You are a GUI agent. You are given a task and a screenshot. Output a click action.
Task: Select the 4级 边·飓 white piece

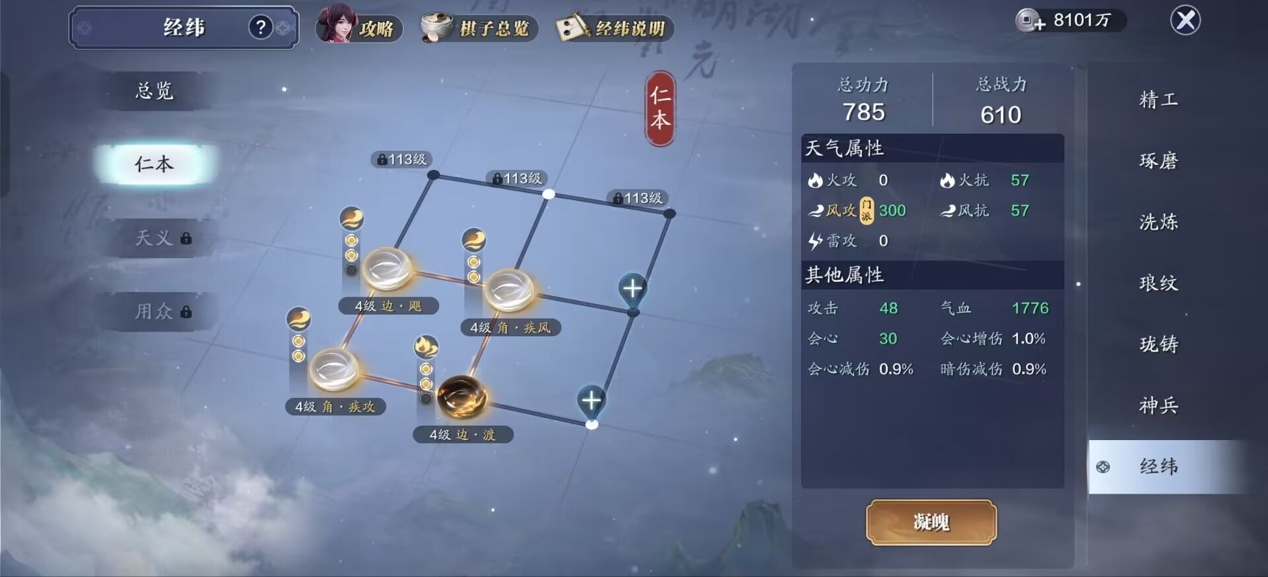point(388,269)
